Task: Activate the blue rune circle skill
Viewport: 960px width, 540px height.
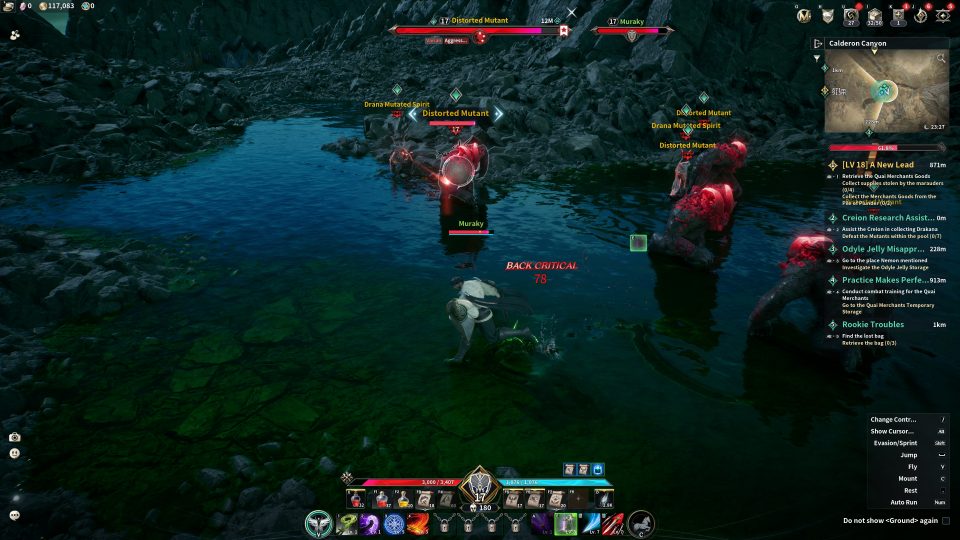Action: tap(394, 523)
